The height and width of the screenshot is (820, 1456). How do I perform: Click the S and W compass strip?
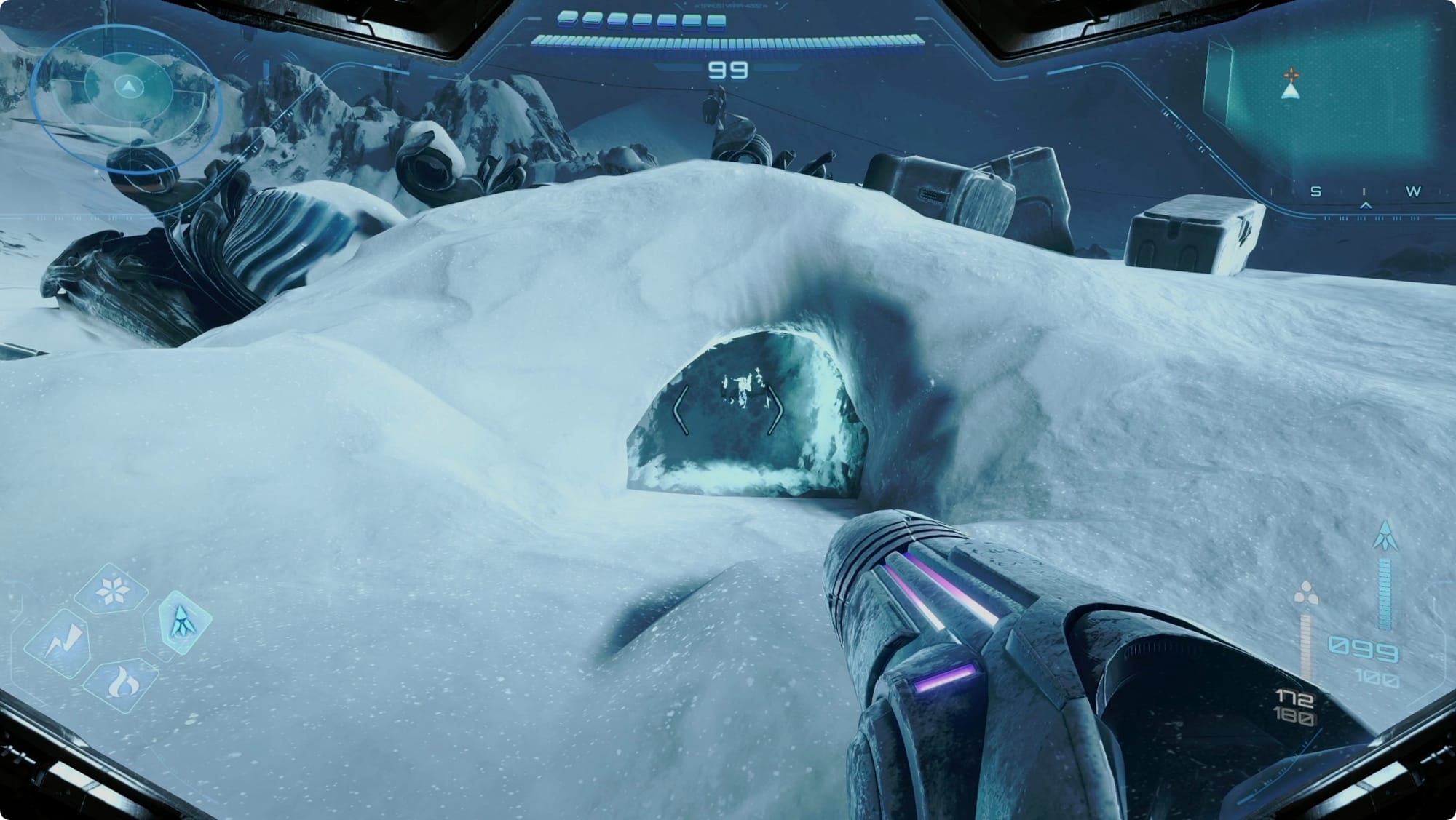click(1364, 192)
